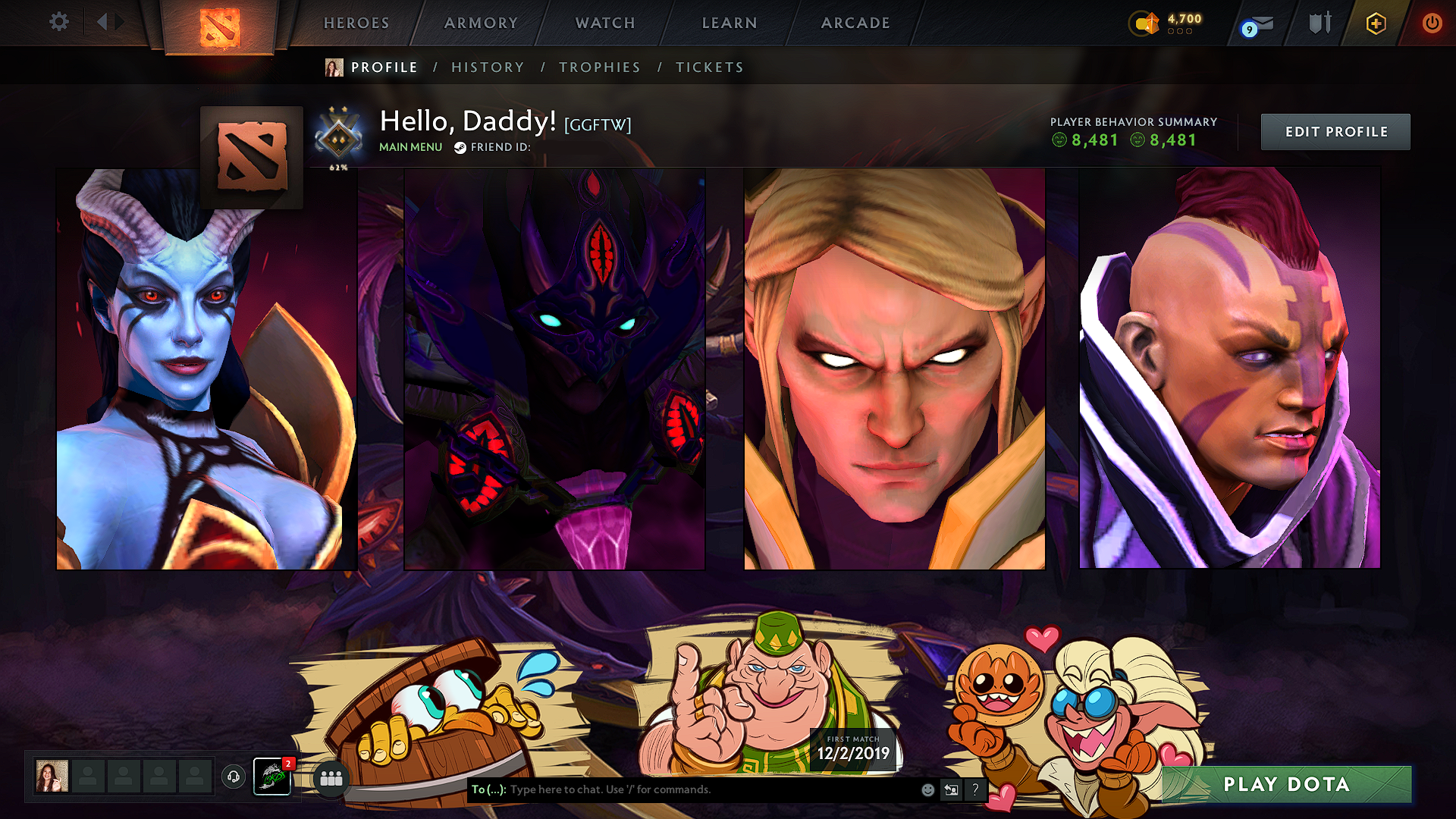Viewport: 1456px width, 819px height.
Task: Click the shield and sword icon in top bar
Action: click(1319, 23)
